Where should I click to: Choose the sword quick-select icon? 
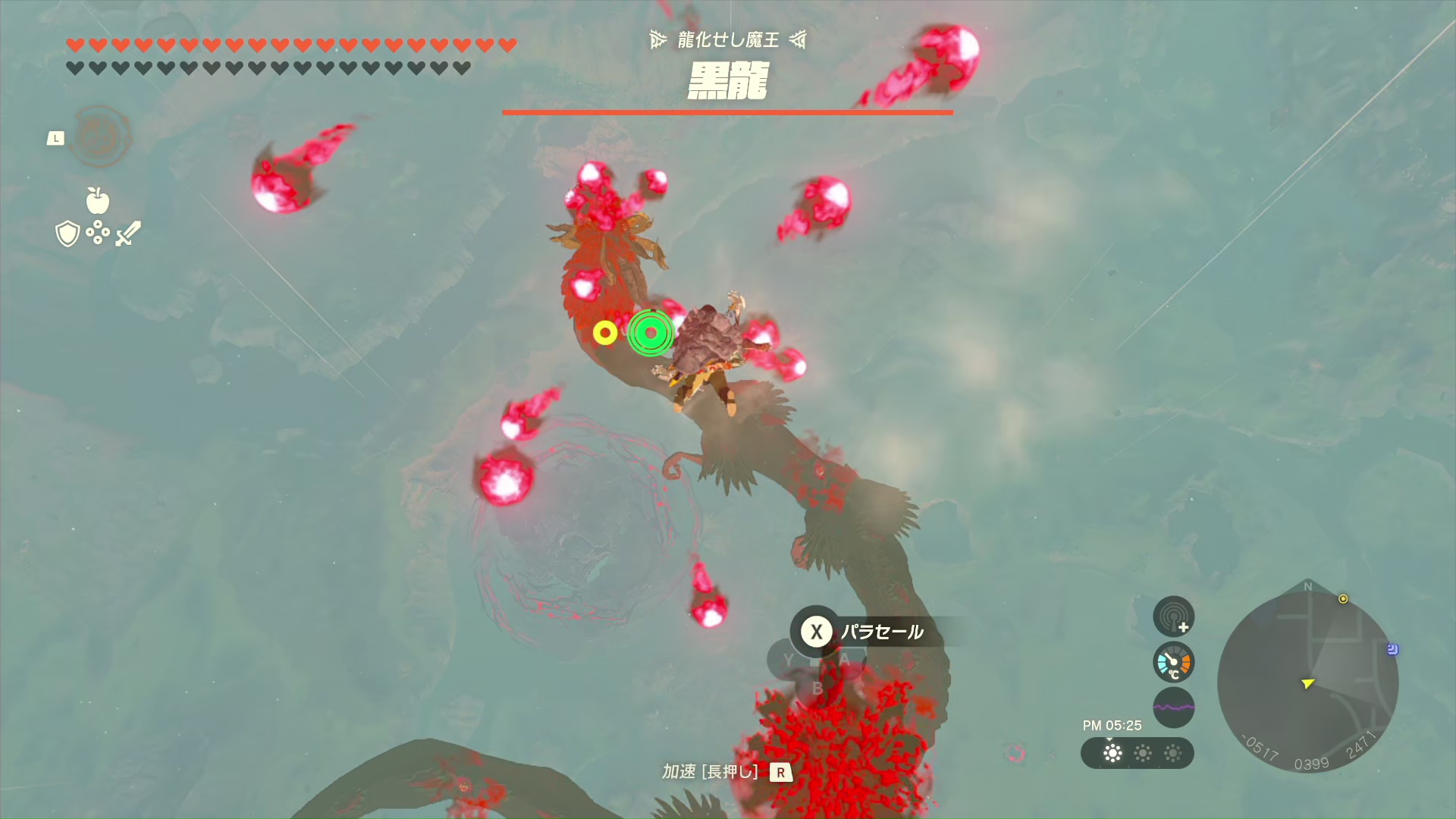click(x=128, y=234)
